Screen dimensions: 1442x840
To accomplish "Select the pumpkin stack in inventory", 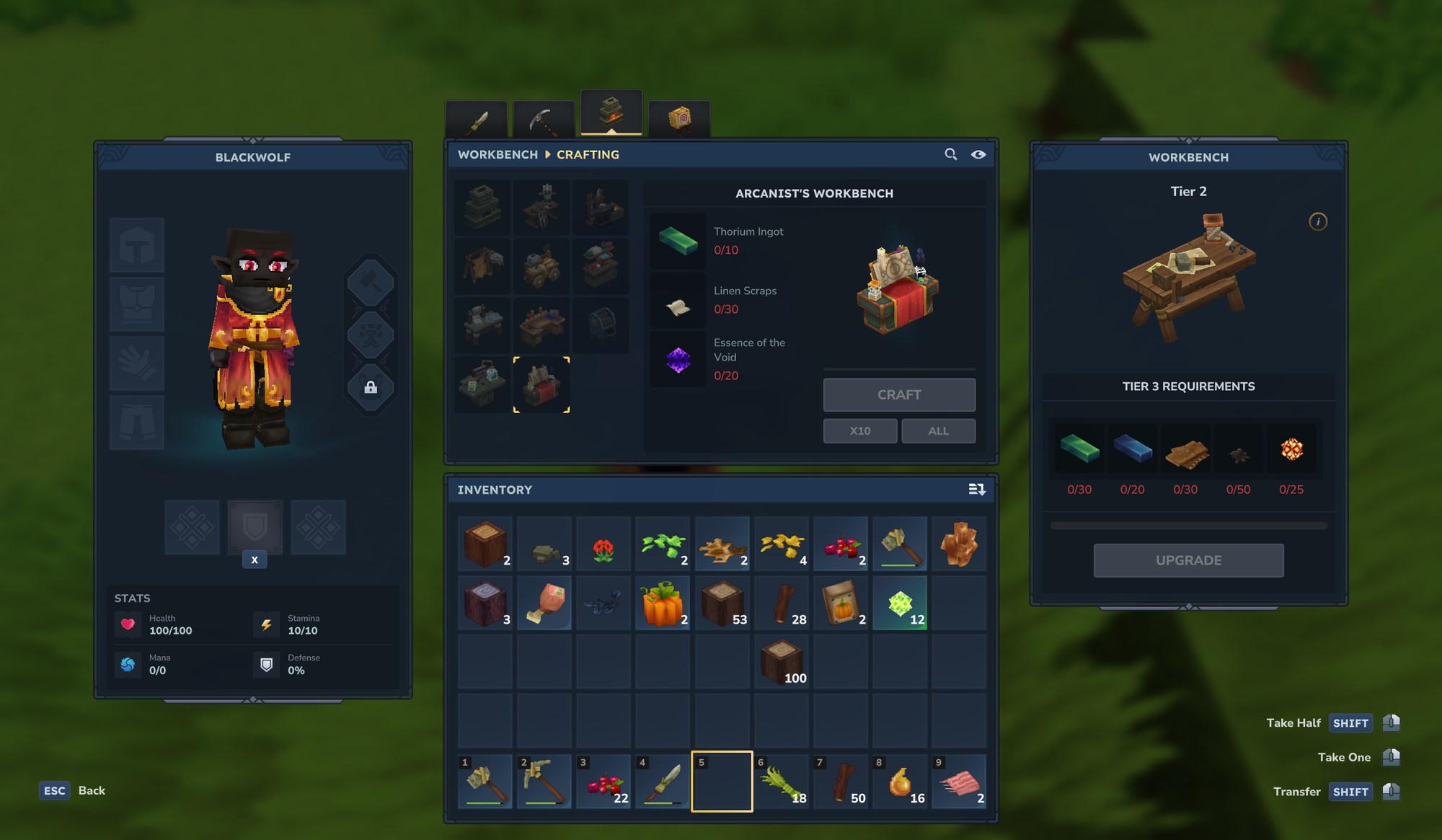I will [x=663, y=603].
